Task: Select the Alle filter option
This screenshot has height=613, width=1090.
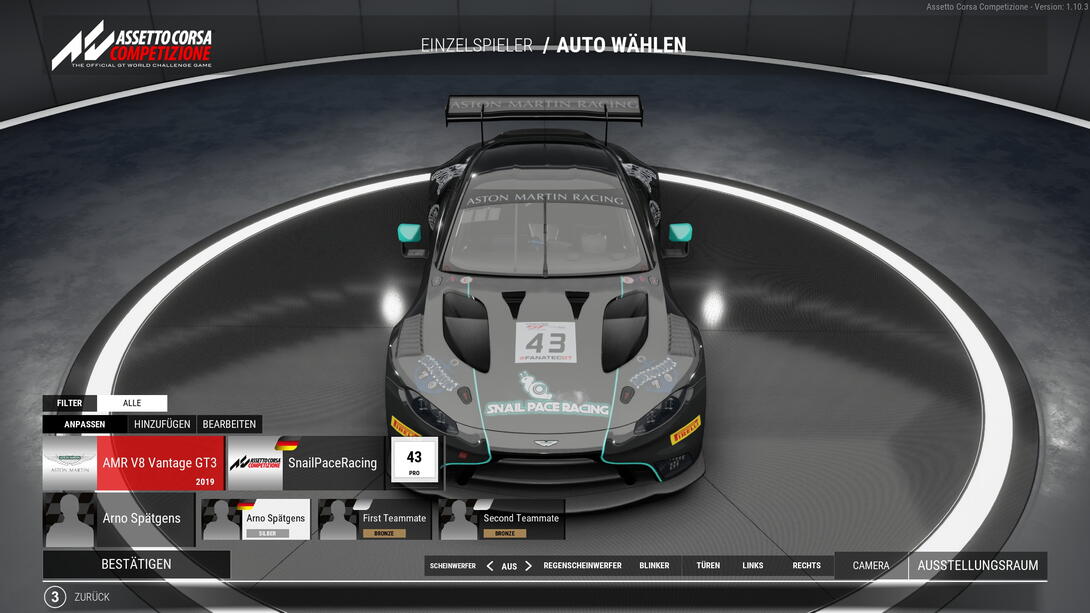Action: pyautogui.click(x=132, y=403)
